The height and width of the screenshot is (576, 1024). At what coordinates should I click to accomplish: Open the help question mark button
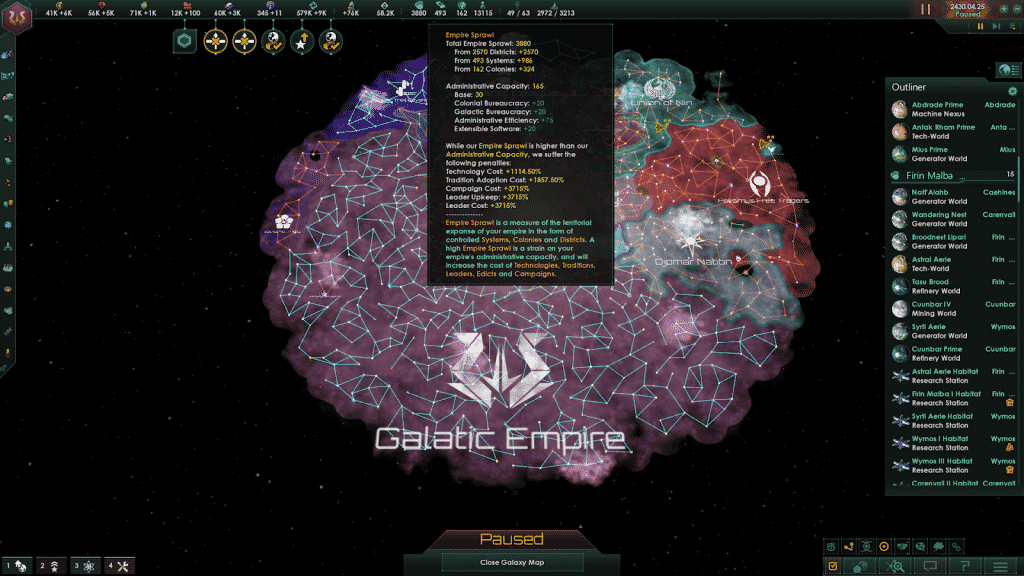(965, 566)
